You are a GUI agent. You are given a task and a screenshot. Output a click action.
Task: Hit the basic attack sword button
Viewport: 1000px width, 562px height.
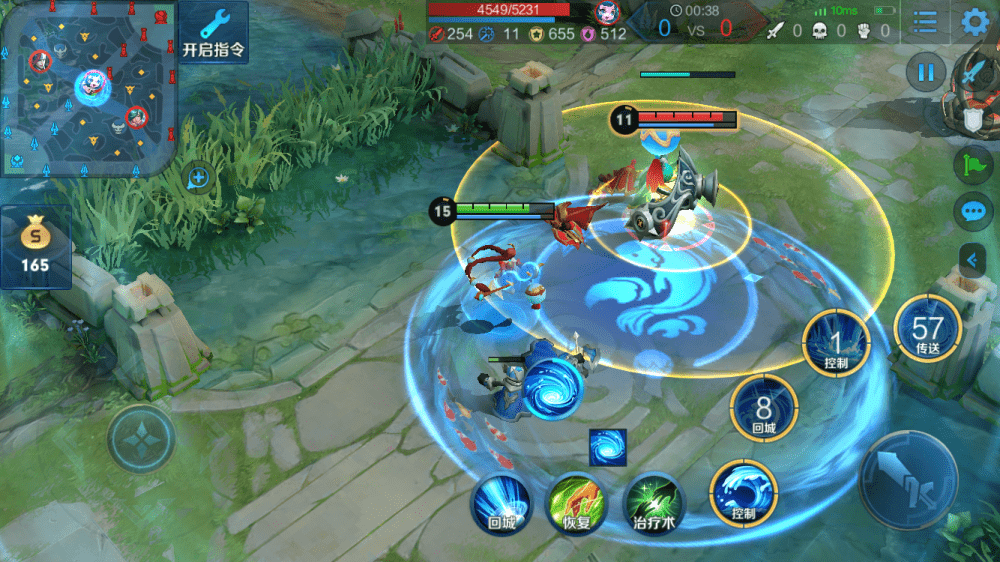tap(908, 479)
